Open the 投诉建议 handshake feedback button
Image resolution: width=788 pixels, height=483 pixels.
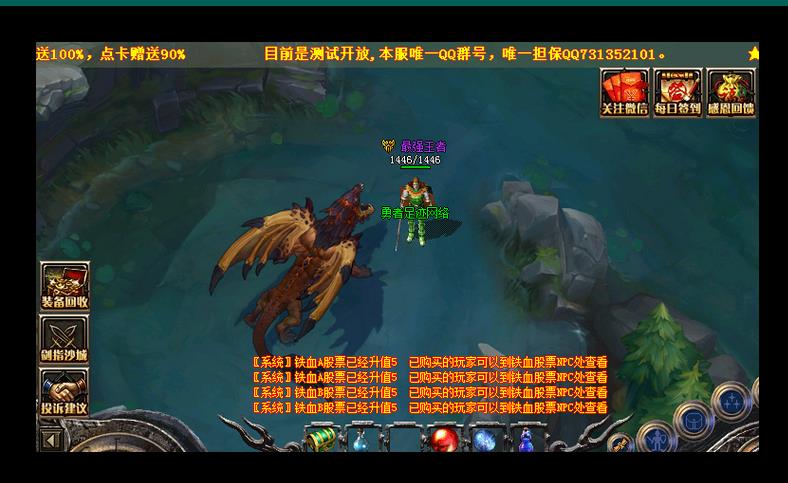64,392
